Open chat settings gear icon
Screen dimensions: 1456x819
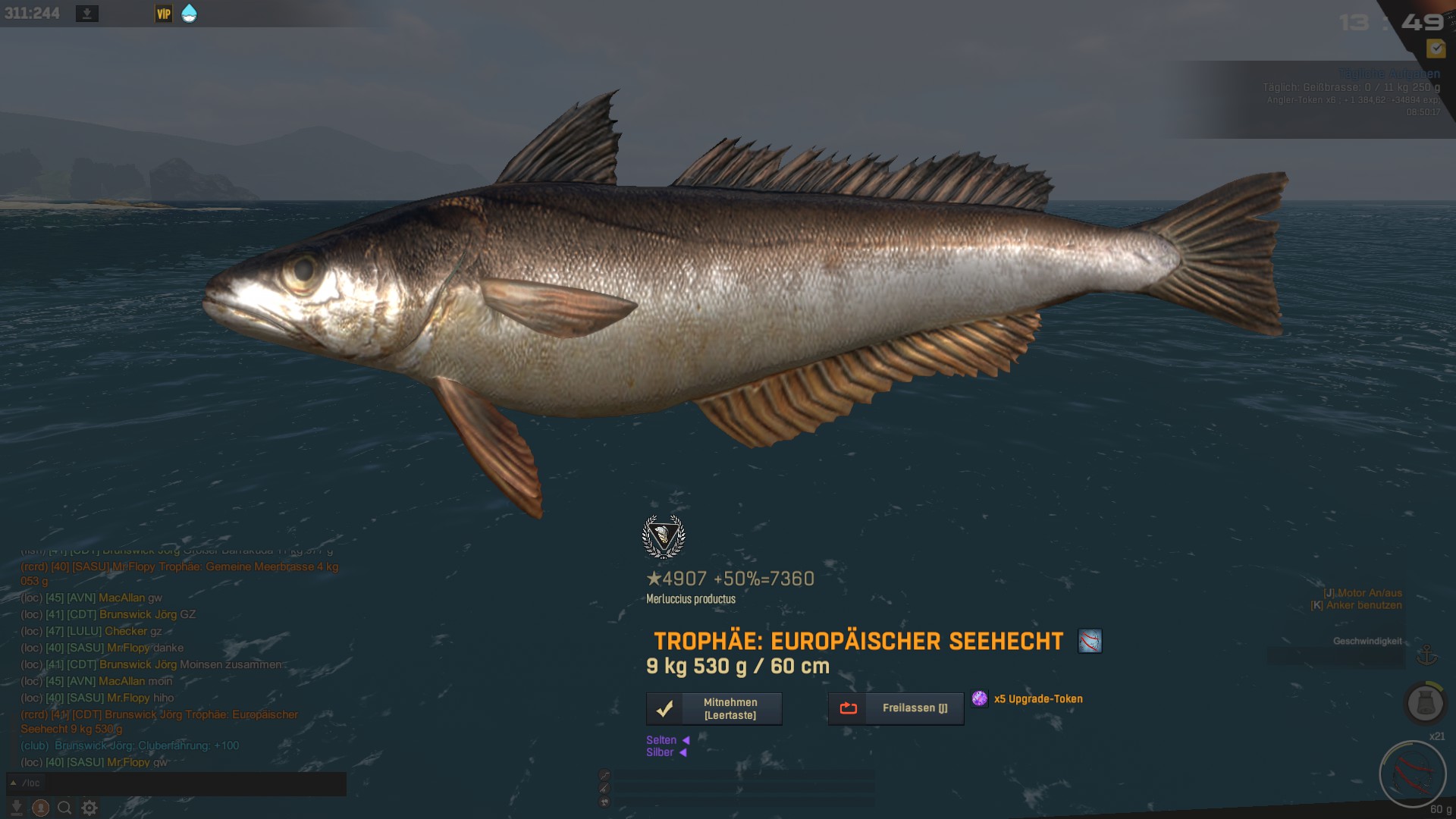click(x=89, y=808)
